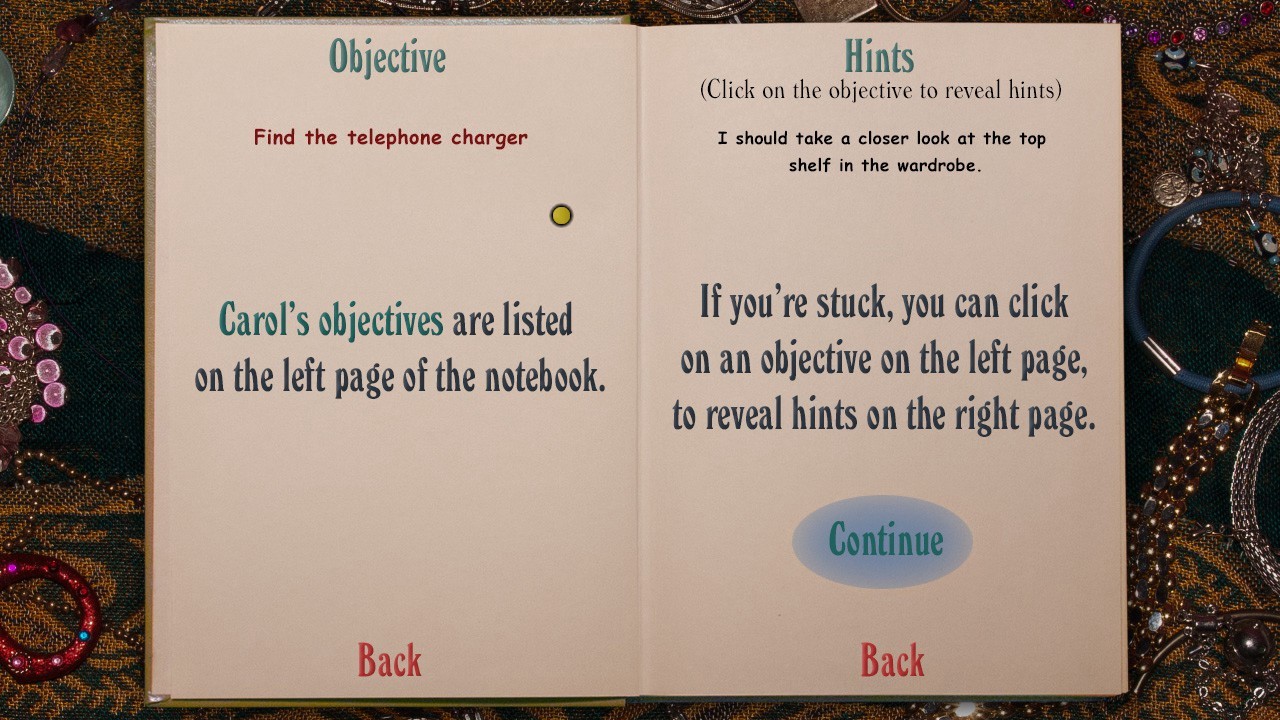Click Back on the right notebook page
Viewport: 1280px width, 720px height.
pyautogui.click(x=893, y=659)
